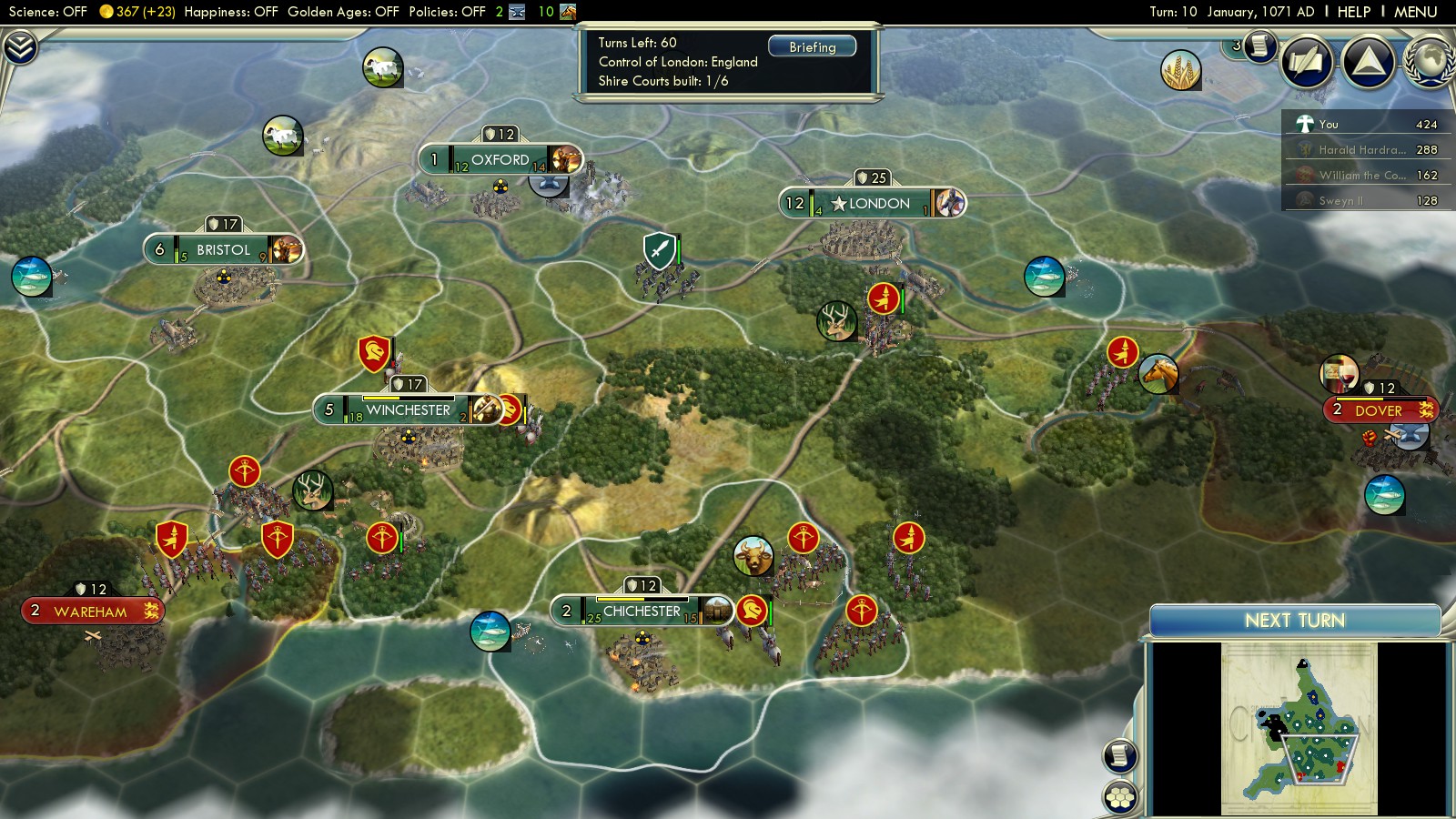1456x819 pixels.
Task: End the turn with Next Turn
Action: 1294,621
